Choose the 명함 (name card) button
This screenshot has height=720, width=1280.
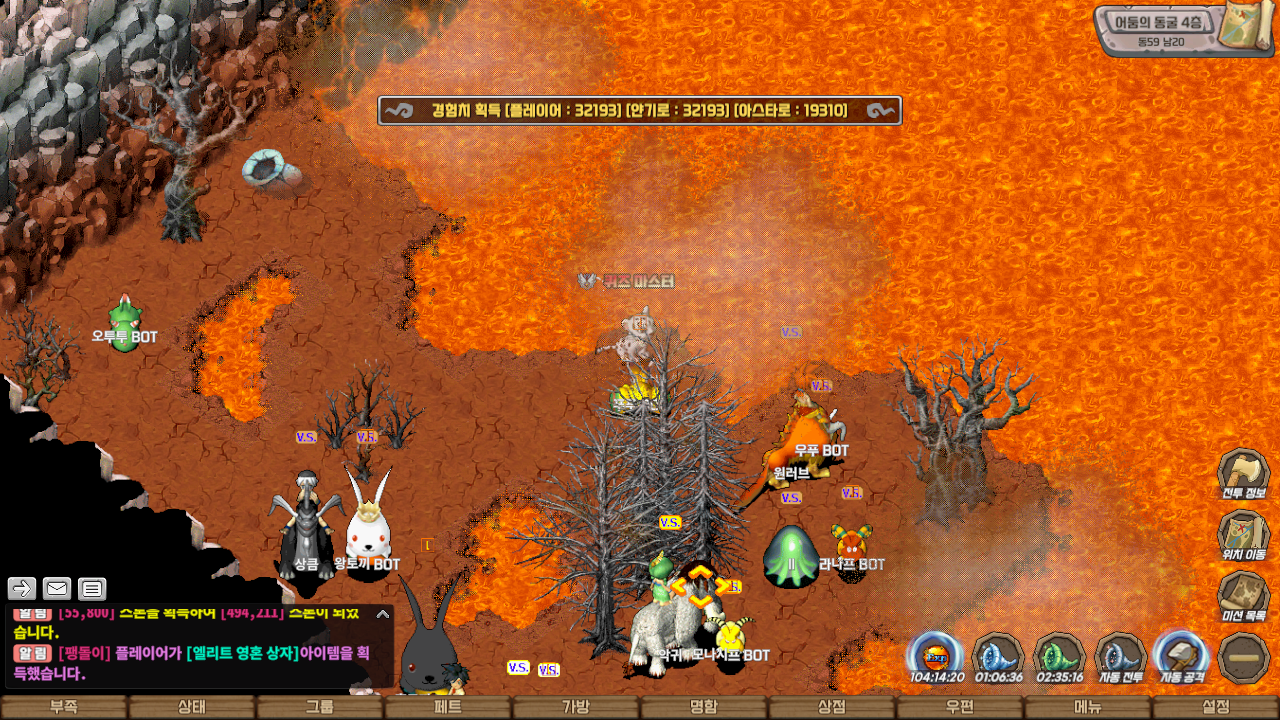(x=704, y=707)
